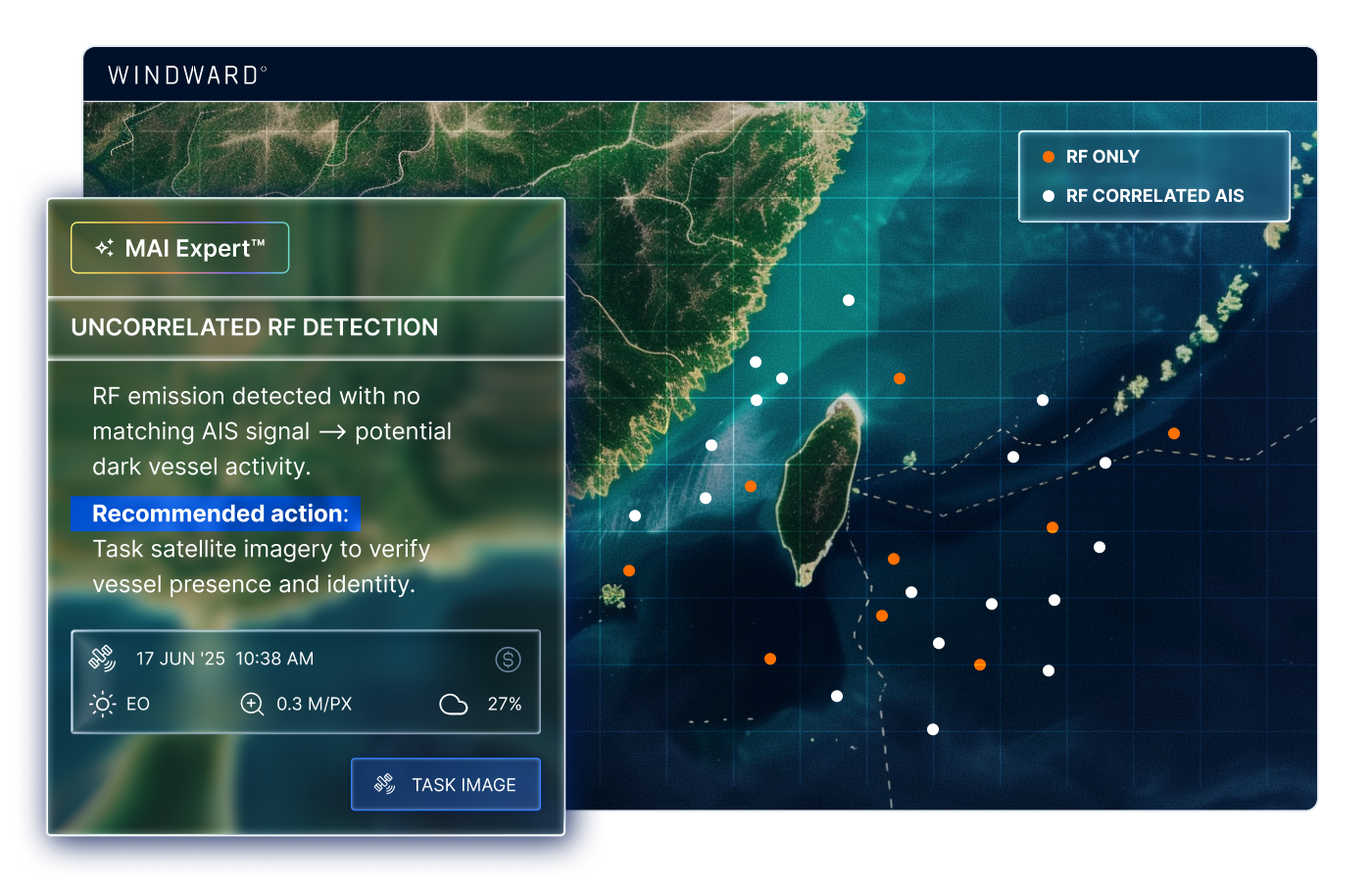
Task: Expand the map legend panel
Action: [1154, 176]
